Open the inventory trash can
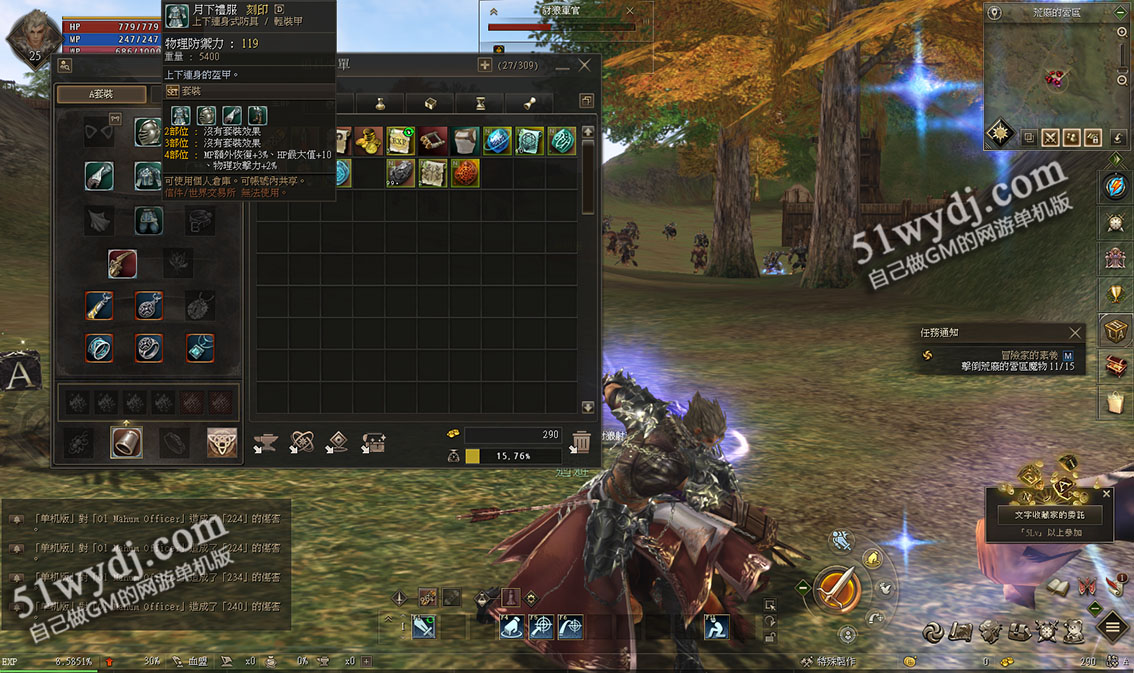This screenshot has width=1134, height=673. [x=581, y=440]
